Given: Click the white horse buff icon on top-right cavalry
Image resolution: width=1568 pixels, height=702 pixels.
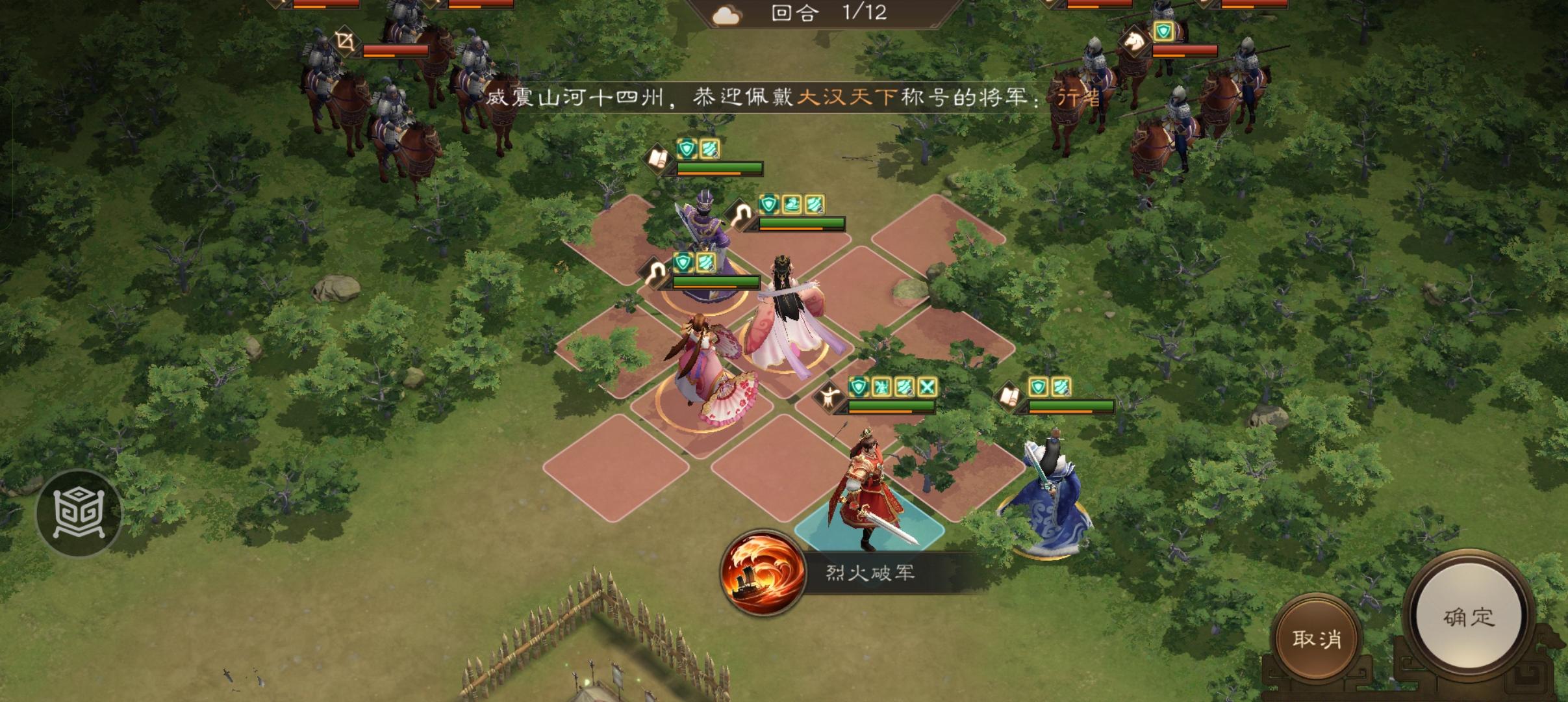Looking at the screenshot, I should tap(1134, 42).
